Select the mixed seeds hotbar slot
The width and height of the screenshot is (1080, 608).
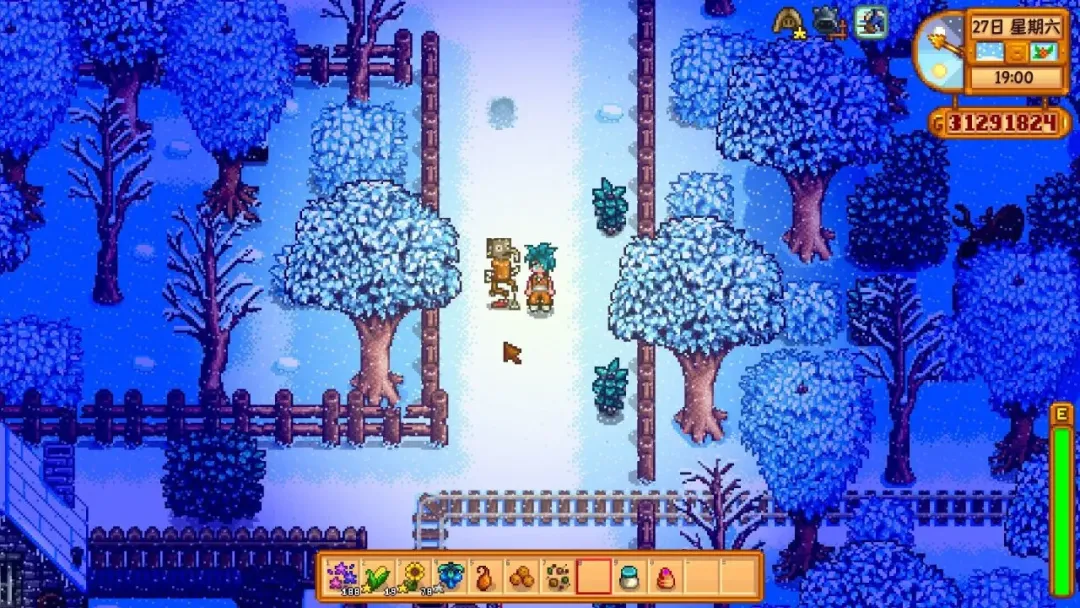556,577
